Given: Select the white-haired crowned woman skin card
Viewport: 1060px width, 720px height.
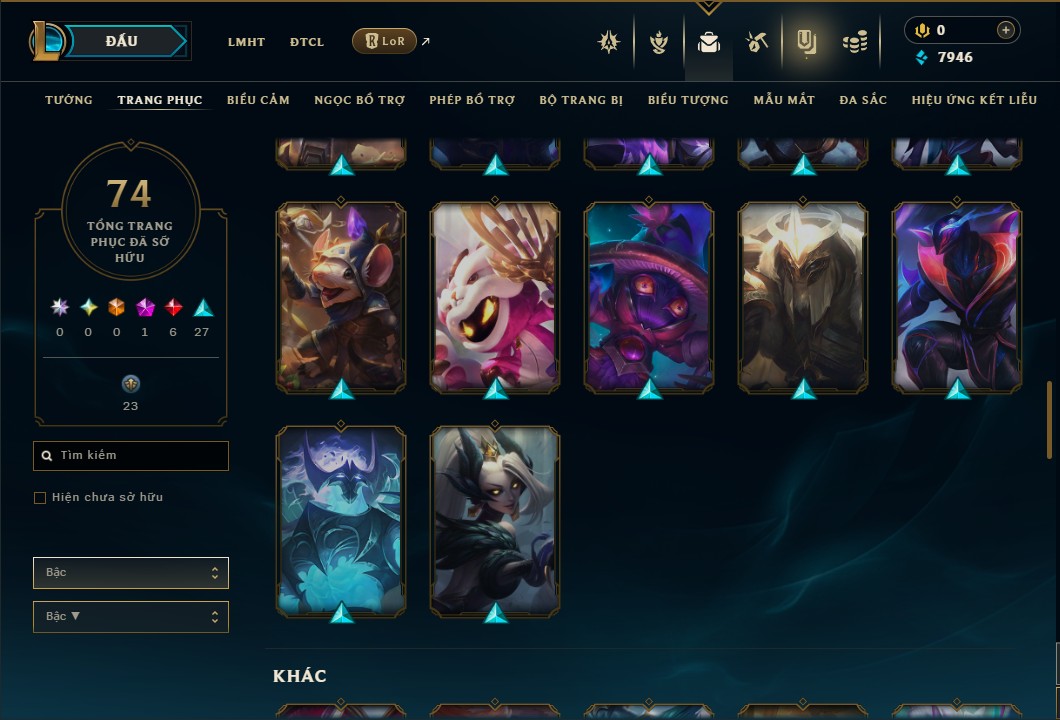Looking at the screenshot, I should click(495, 520).
